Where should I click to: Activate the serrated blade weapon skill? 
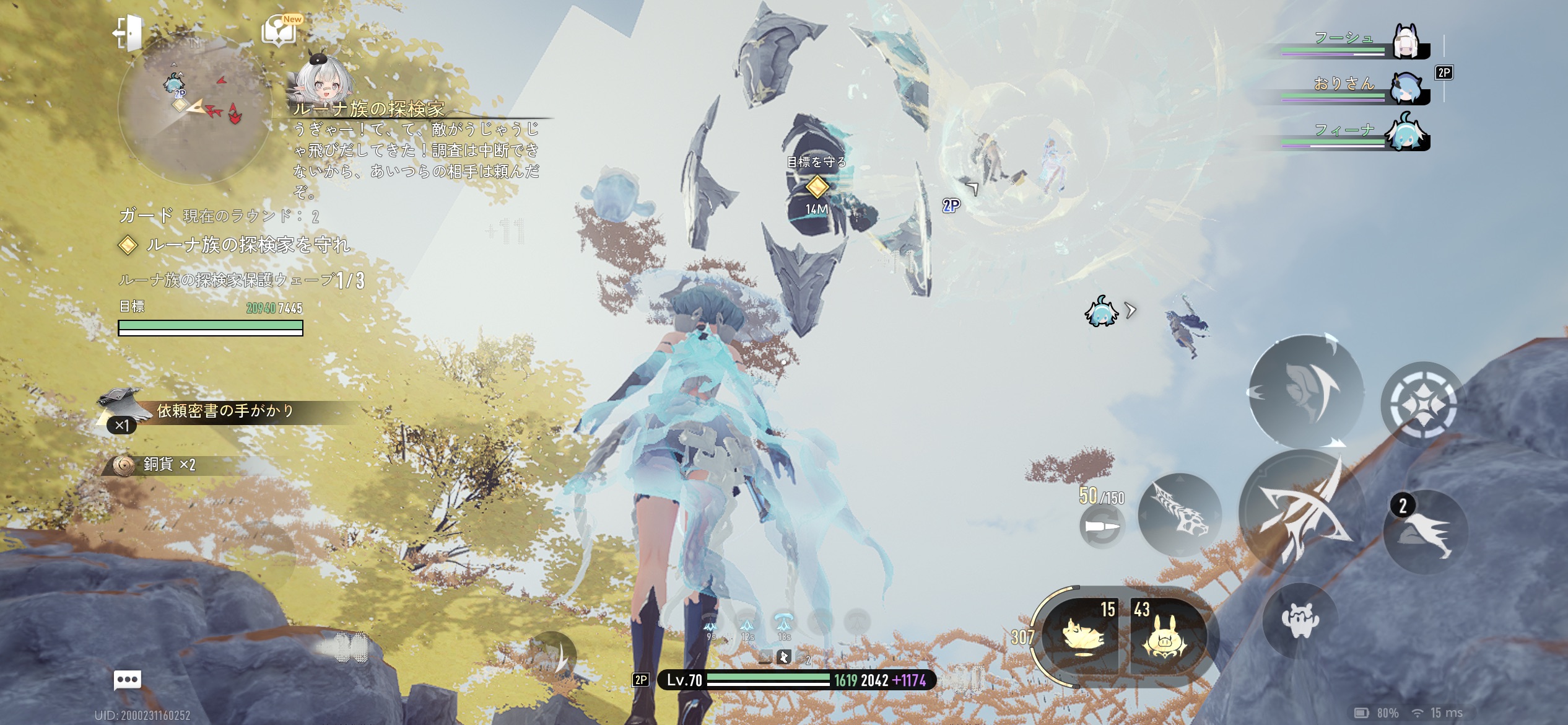pos(1179,514)
